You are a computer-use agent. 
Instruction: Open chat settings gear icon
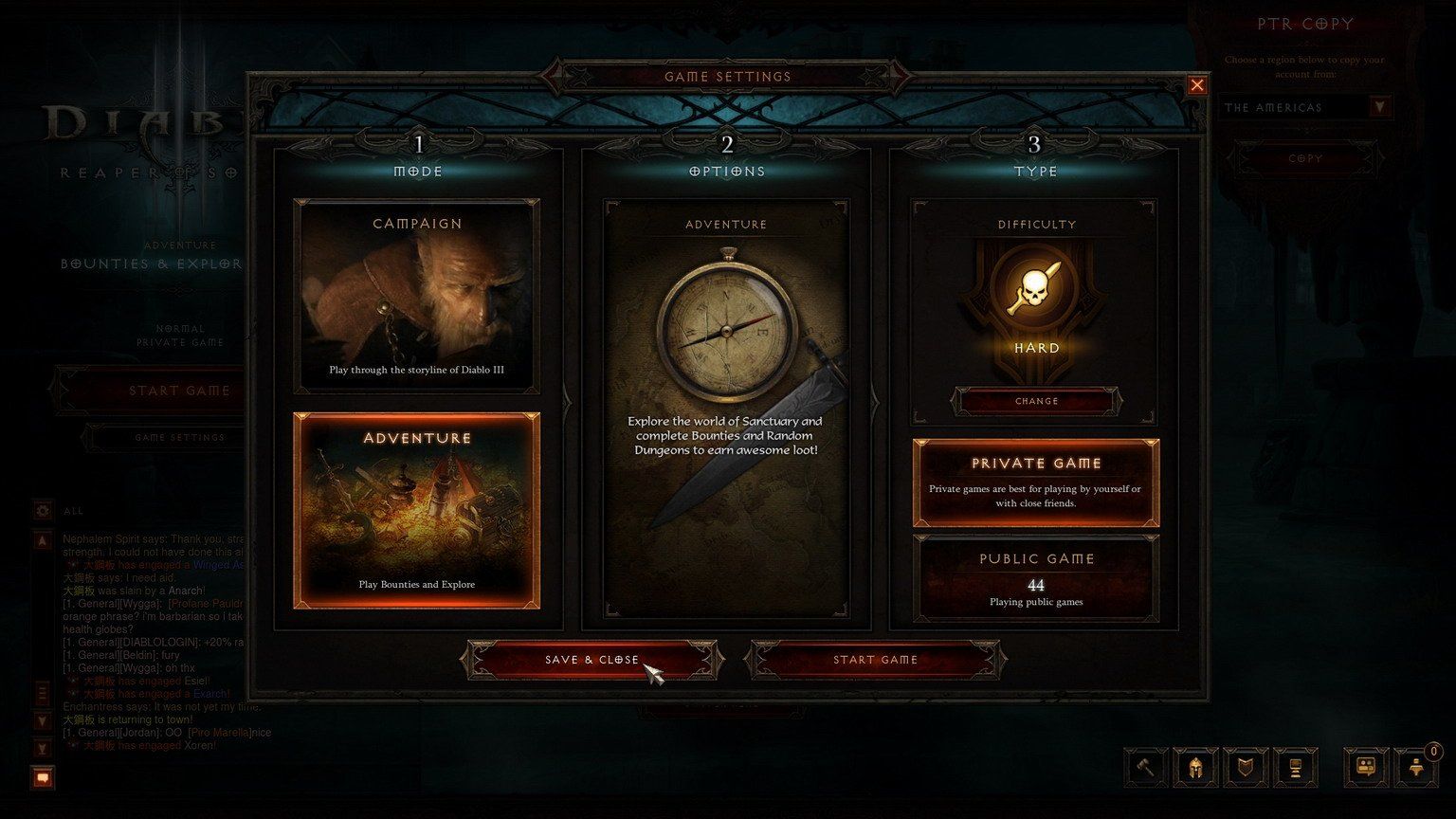[43, 511]
